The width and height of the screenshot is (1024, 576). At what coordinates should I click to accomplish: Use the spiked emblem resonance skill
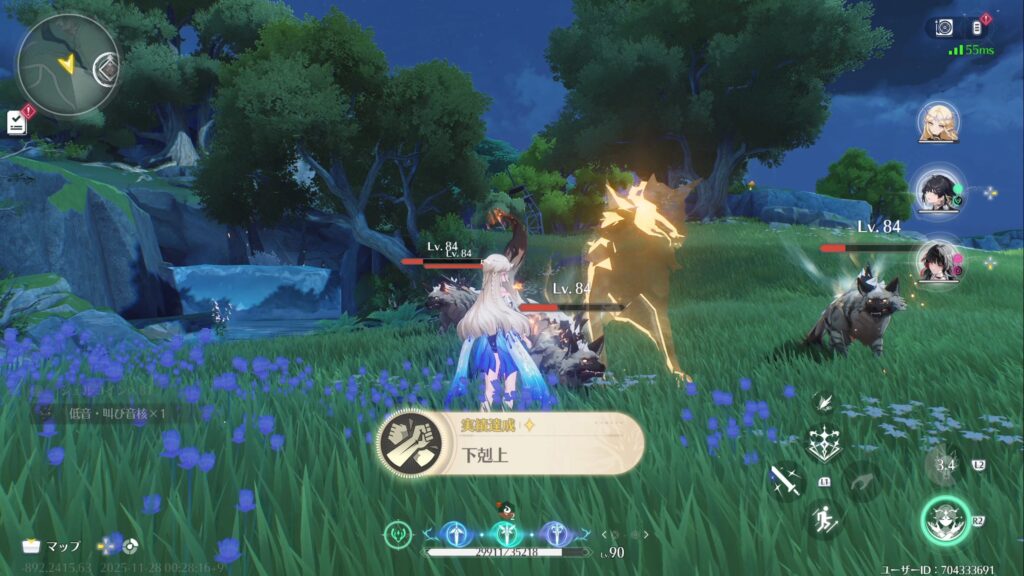tap(825, 444)
